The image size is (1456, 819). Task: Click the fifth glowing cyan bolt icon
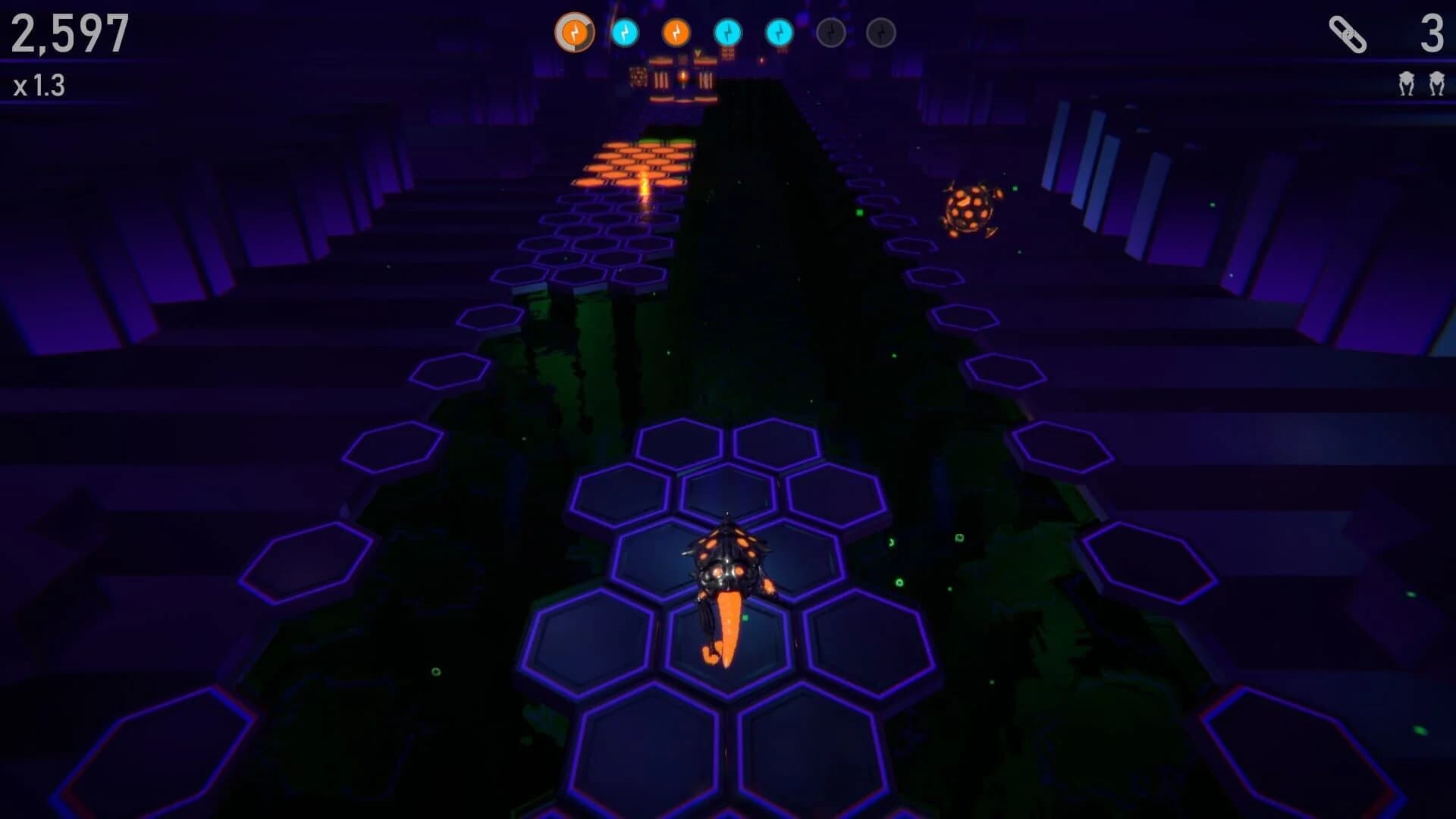coord(778,33)
